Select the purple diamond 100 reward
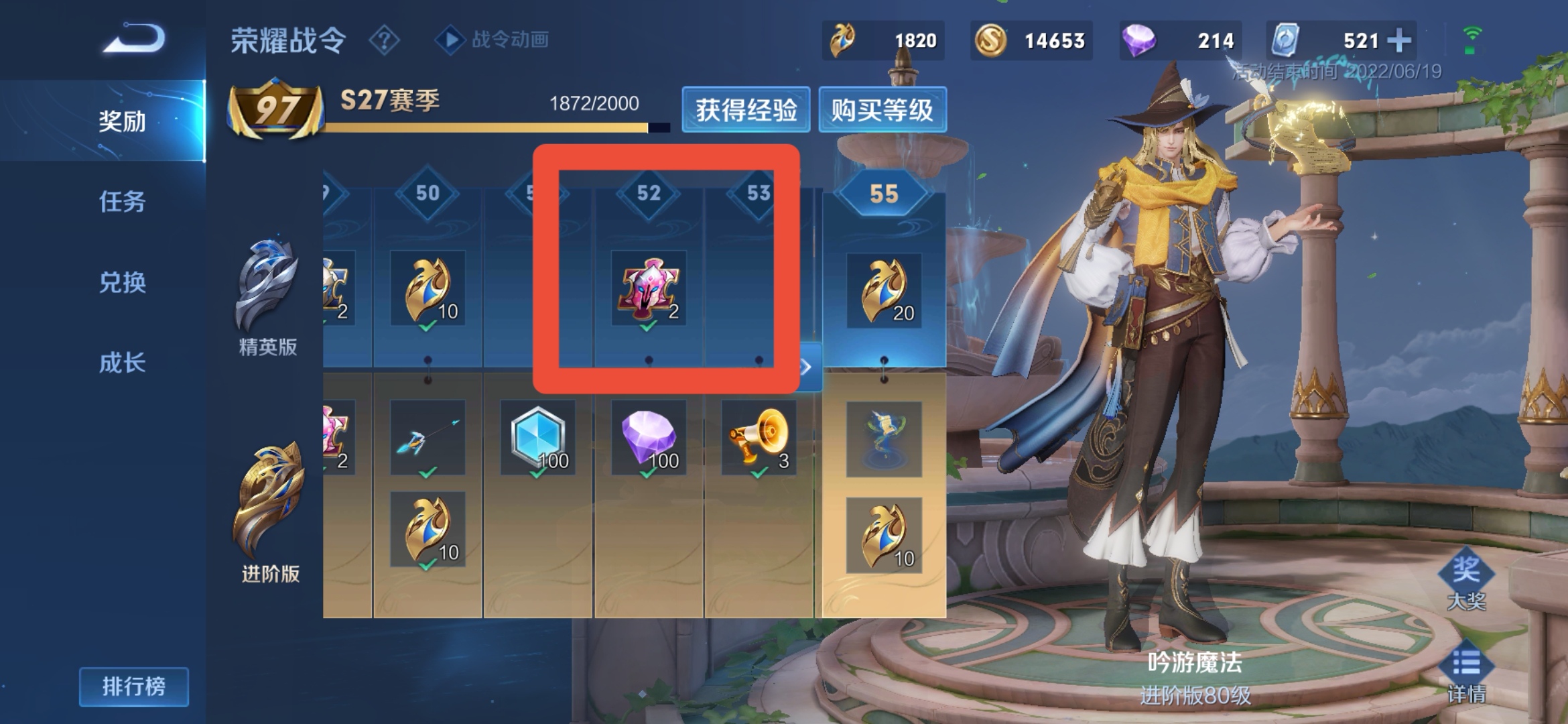The image size is (1568, 724). (x=648, y=438)
